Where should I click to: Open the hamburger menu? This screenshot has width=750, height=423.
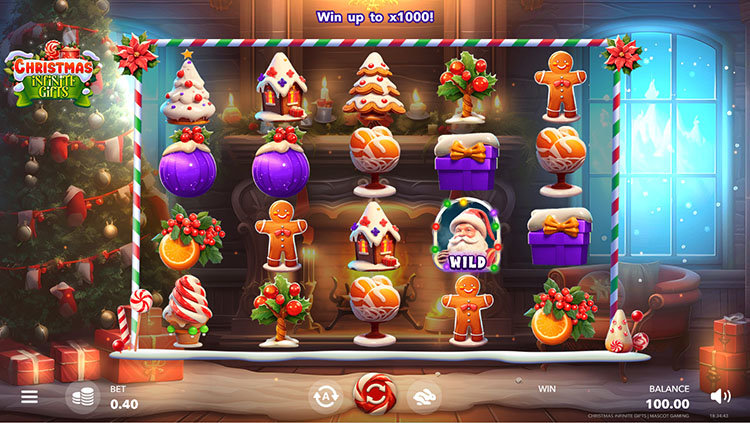(x=29, y=396)
